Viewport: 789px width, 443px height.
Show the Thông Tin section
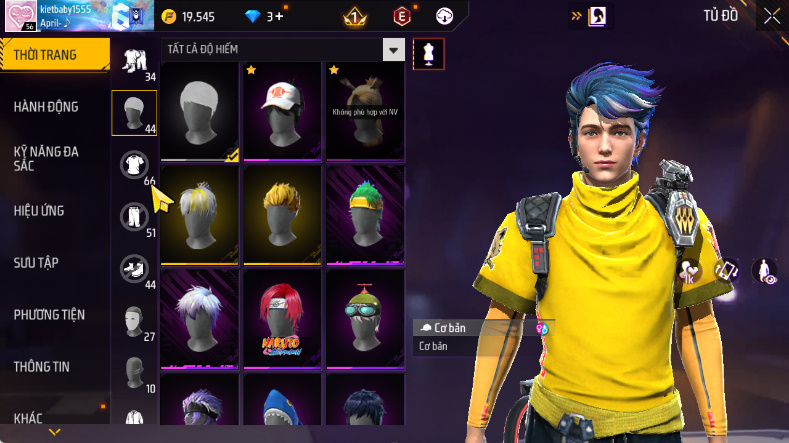pos(42,367)
